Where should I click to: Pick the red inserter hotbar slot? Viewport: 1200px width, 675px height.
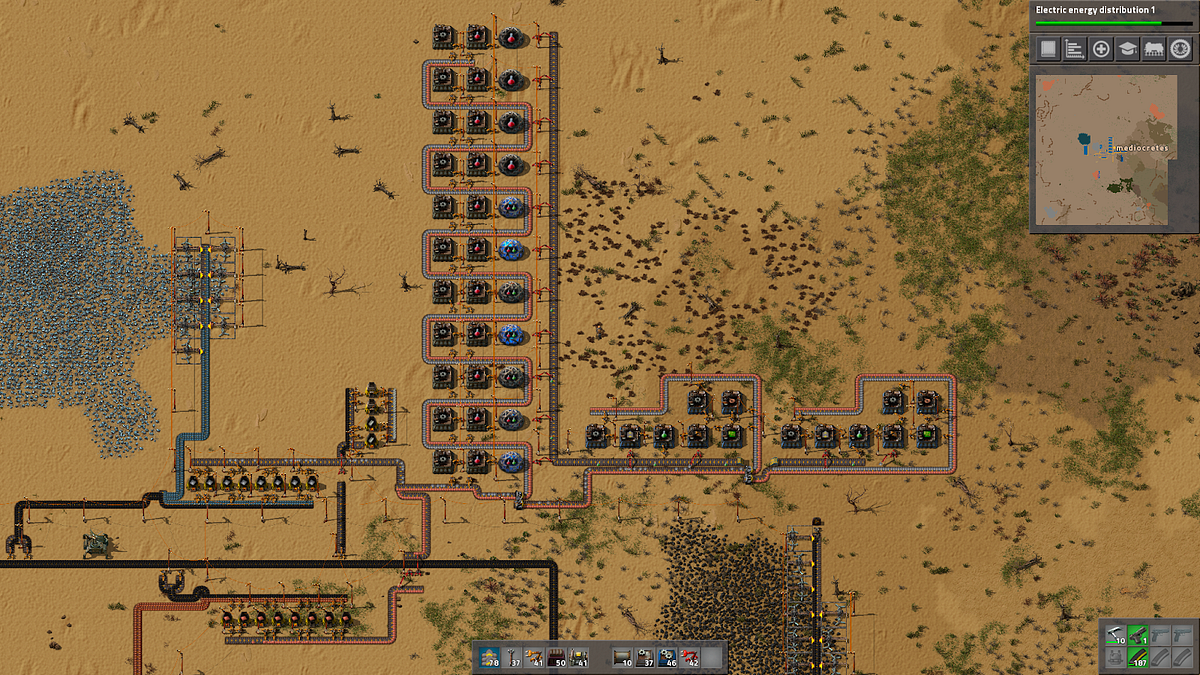point(689,656)
